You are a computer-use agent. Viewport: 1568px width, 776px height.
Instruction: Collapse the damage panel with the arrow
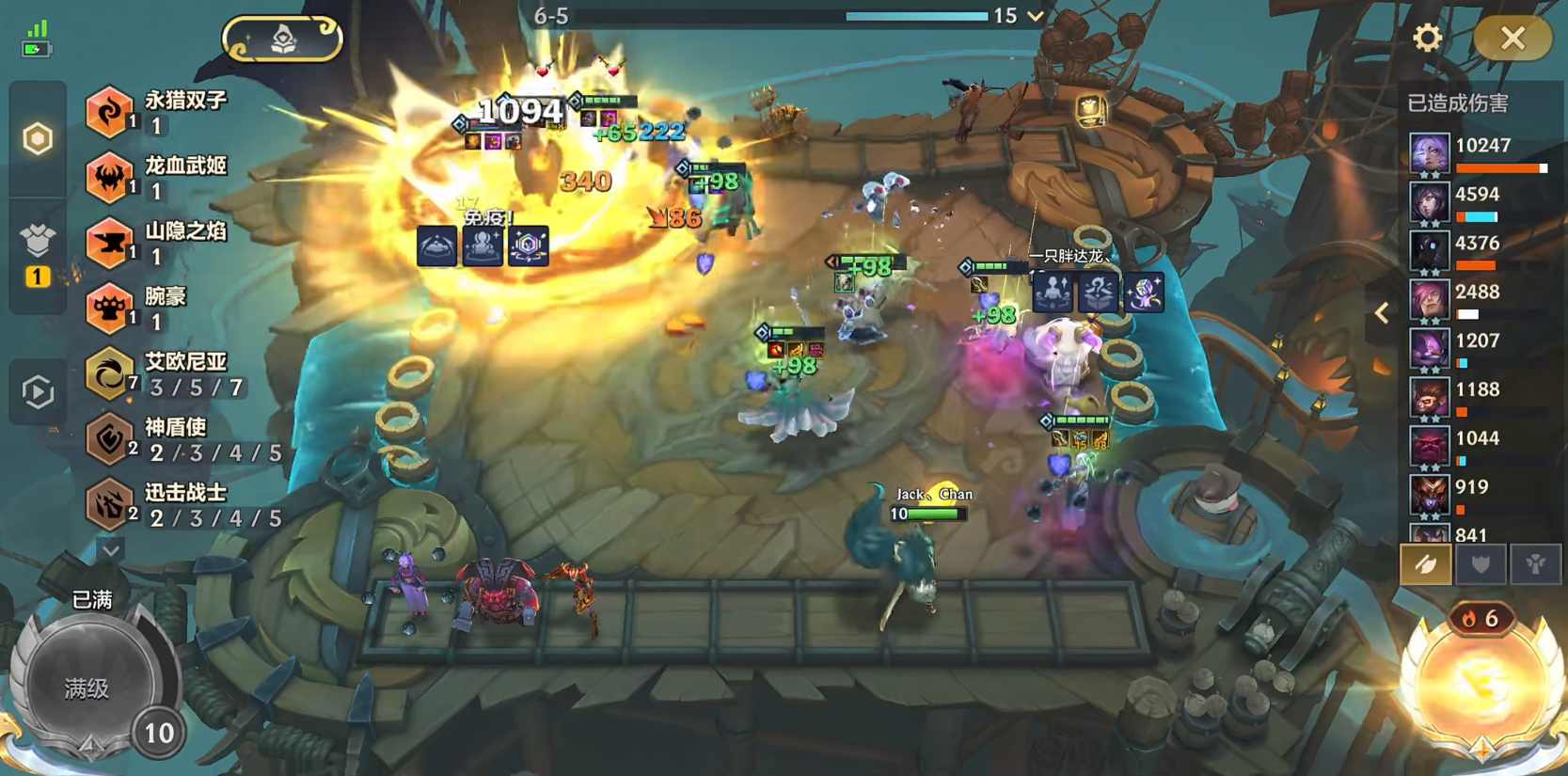pos(1382,313)
